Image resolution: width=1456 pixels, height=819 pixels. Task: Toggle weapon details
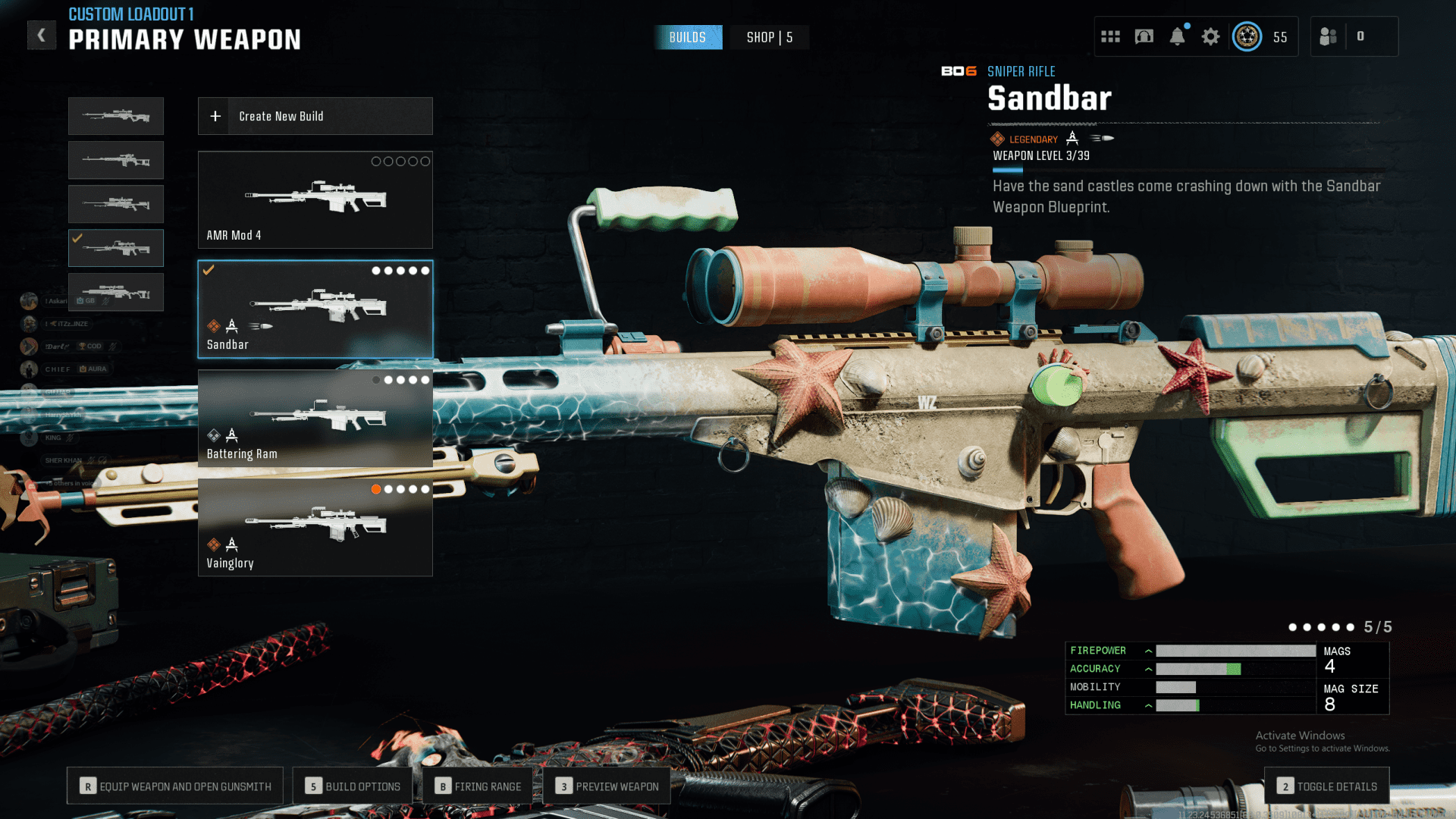pyautogui.click(x=1327, y=786)
